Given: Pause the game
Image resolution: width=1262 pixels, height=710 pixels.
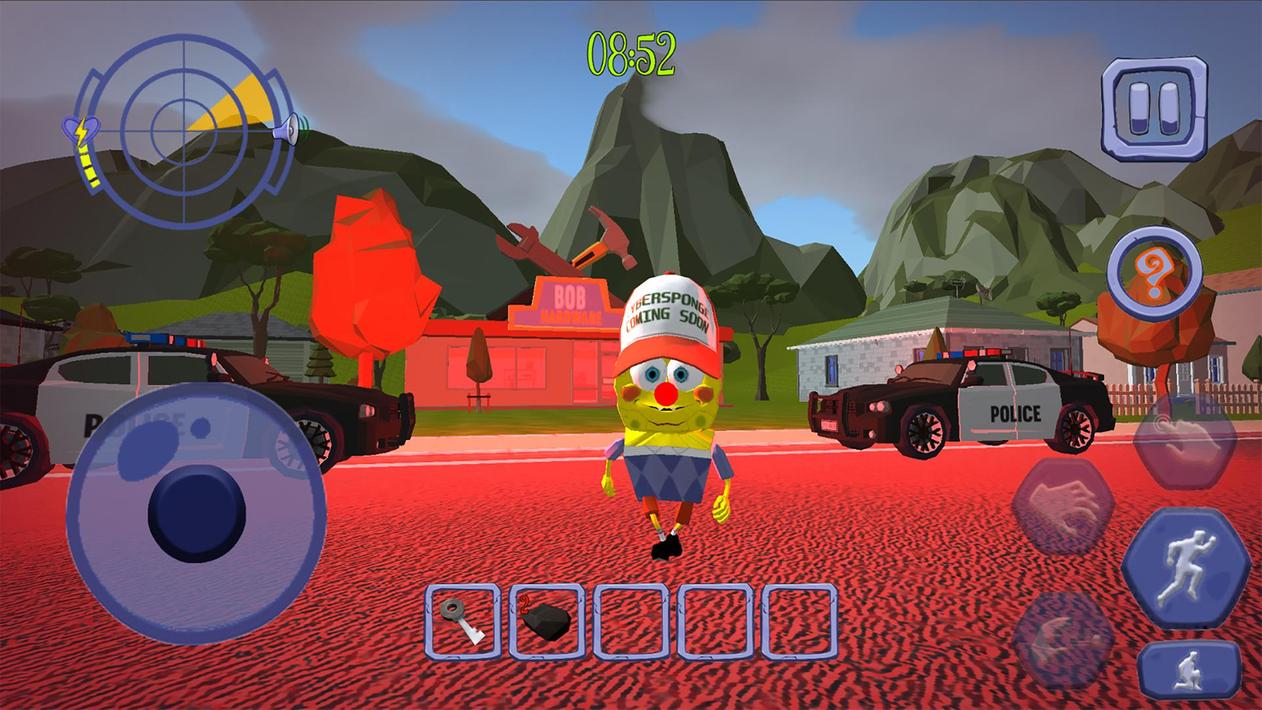Looking at the screenshot, I should click(x=1154, y=108).
